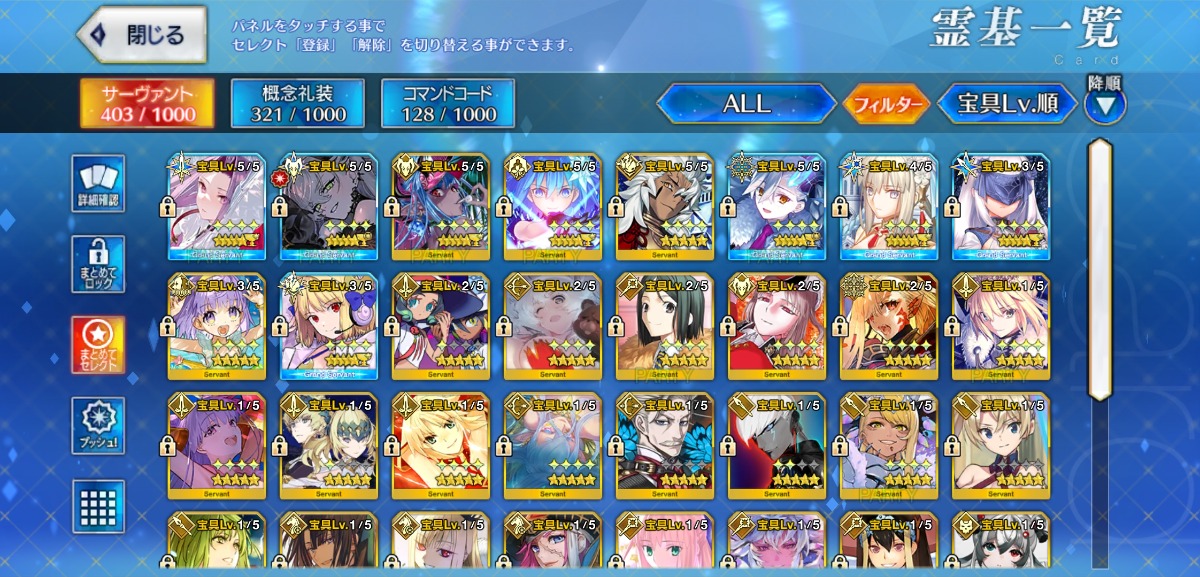Select the servant card showing 宝具Lv.4/5
The width and height of the screenshot is (1200, 577).
coord(889,207)
